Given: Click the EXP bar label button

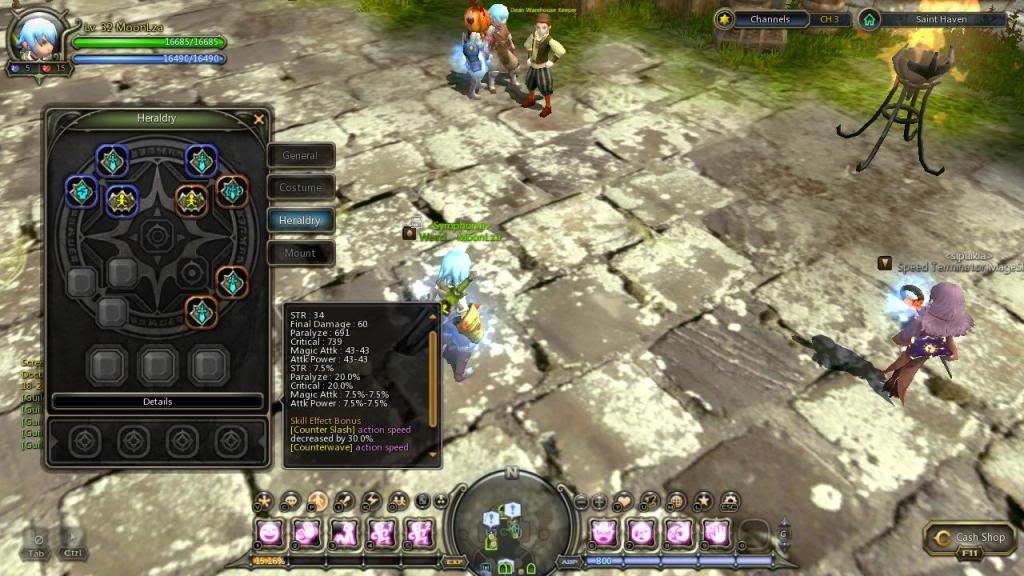Looking at the screenshot, I should (452, 563).
